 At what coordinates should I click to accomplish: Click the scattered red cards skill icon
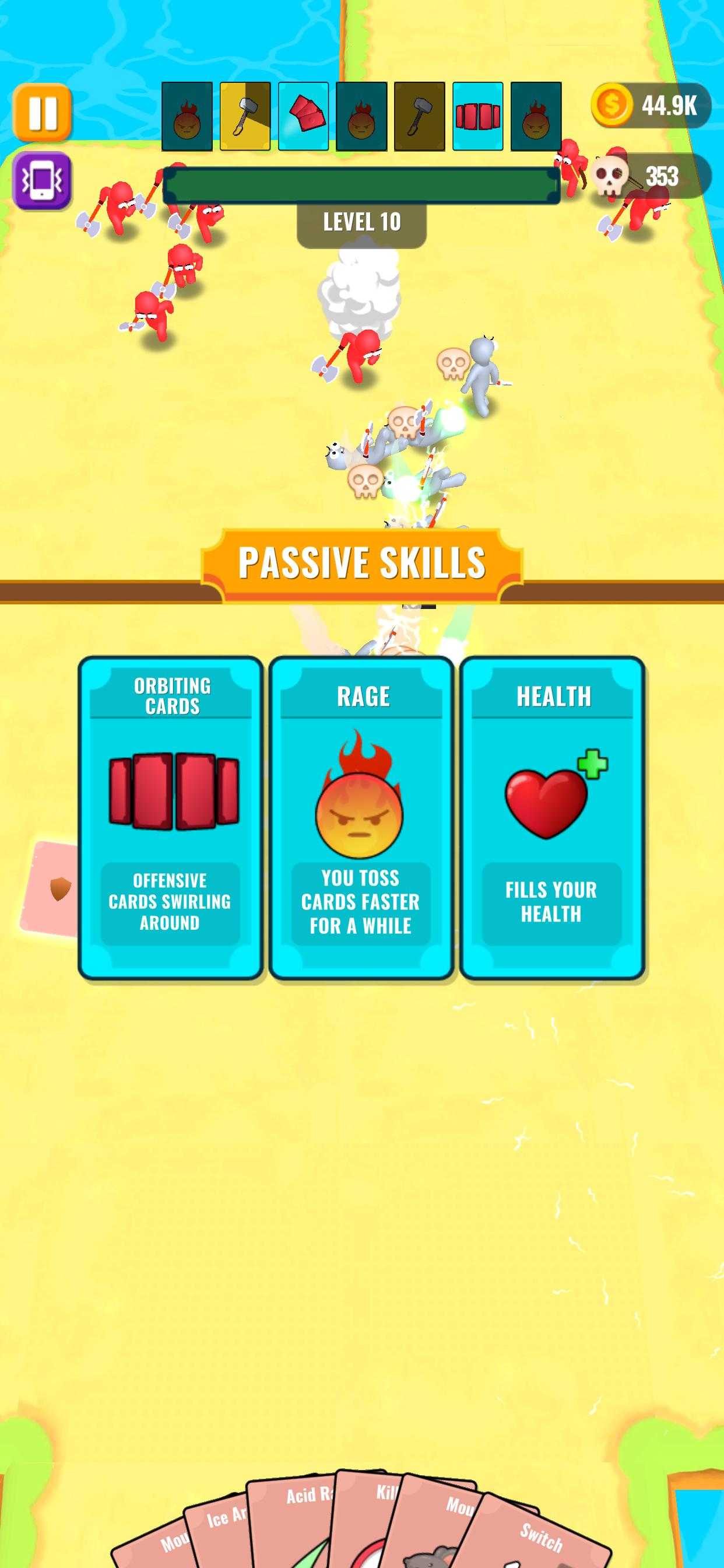304,116
